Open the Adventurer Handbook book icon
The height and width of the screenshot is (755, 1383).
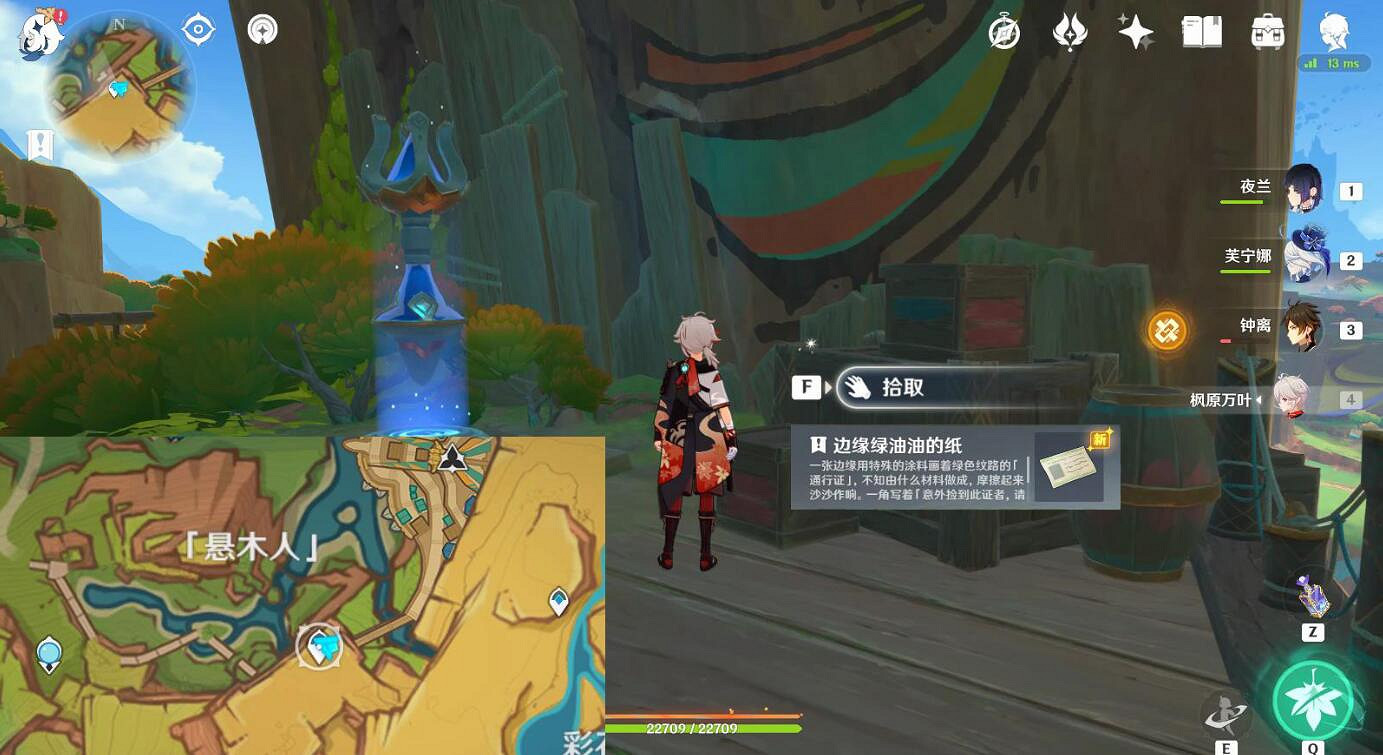(x=1200, y=32)
